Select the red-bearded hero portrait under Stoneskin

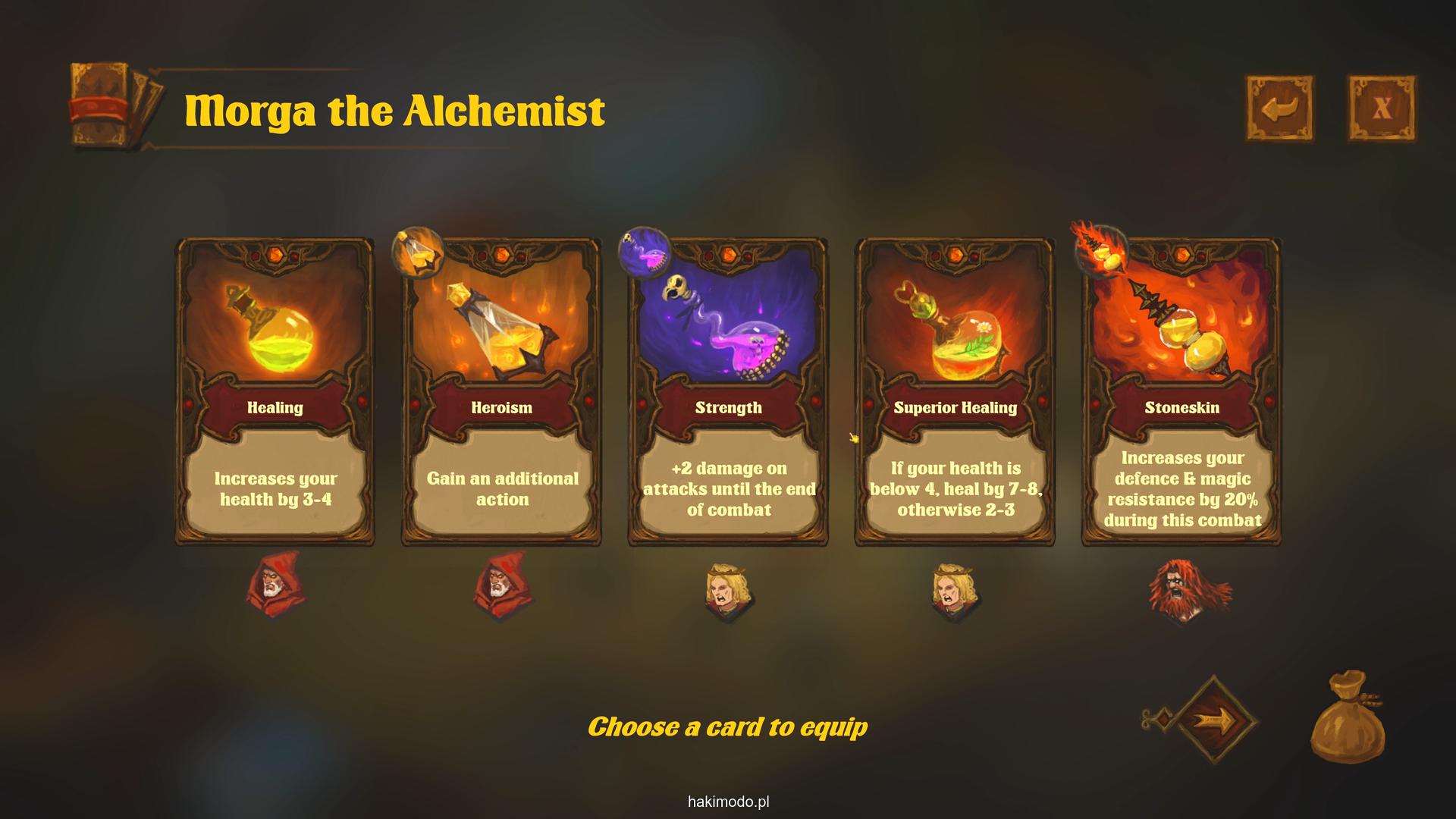click(1185, 590)
